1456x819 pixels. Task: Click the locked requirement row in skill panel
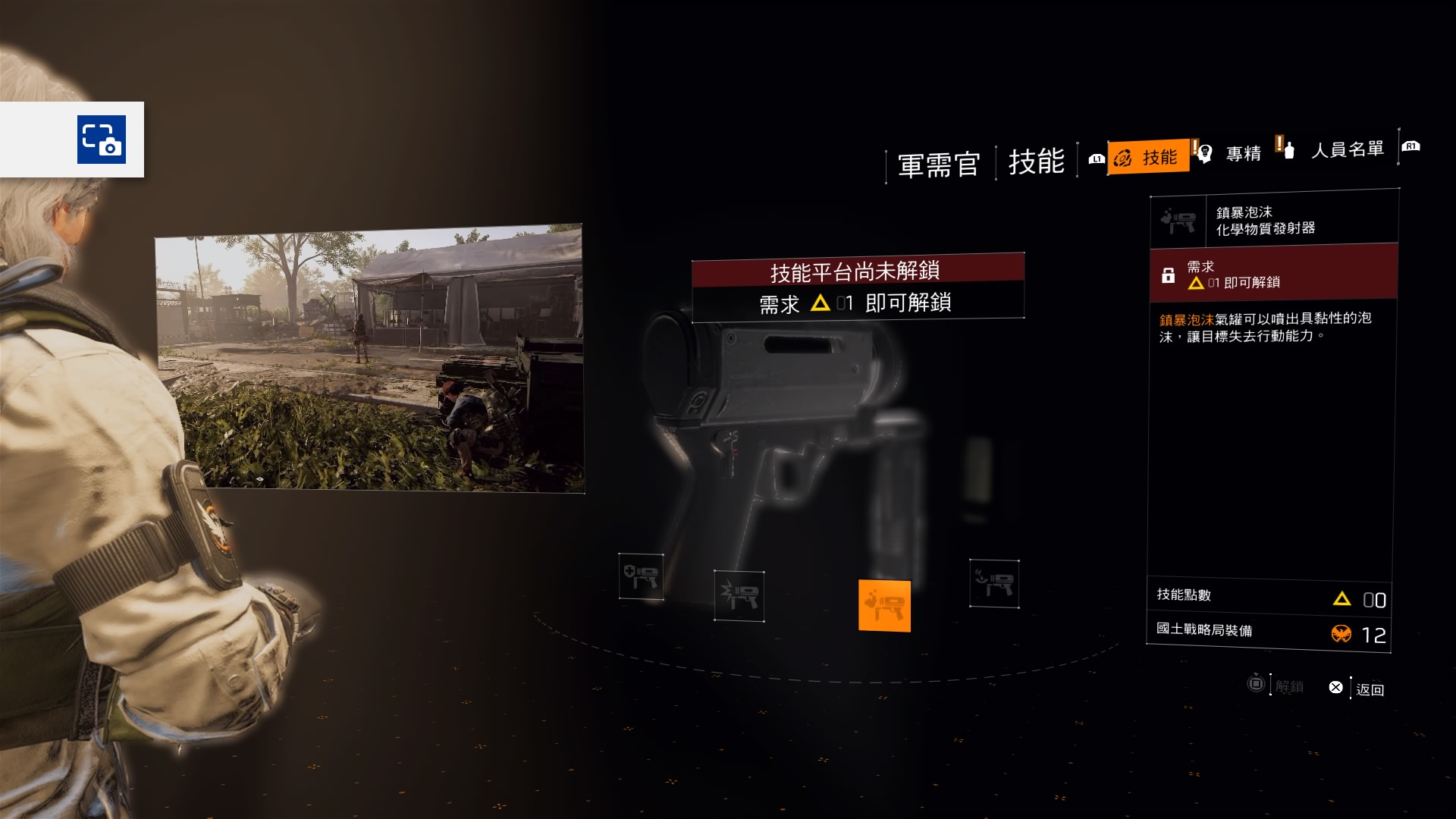click(1274, 274)
